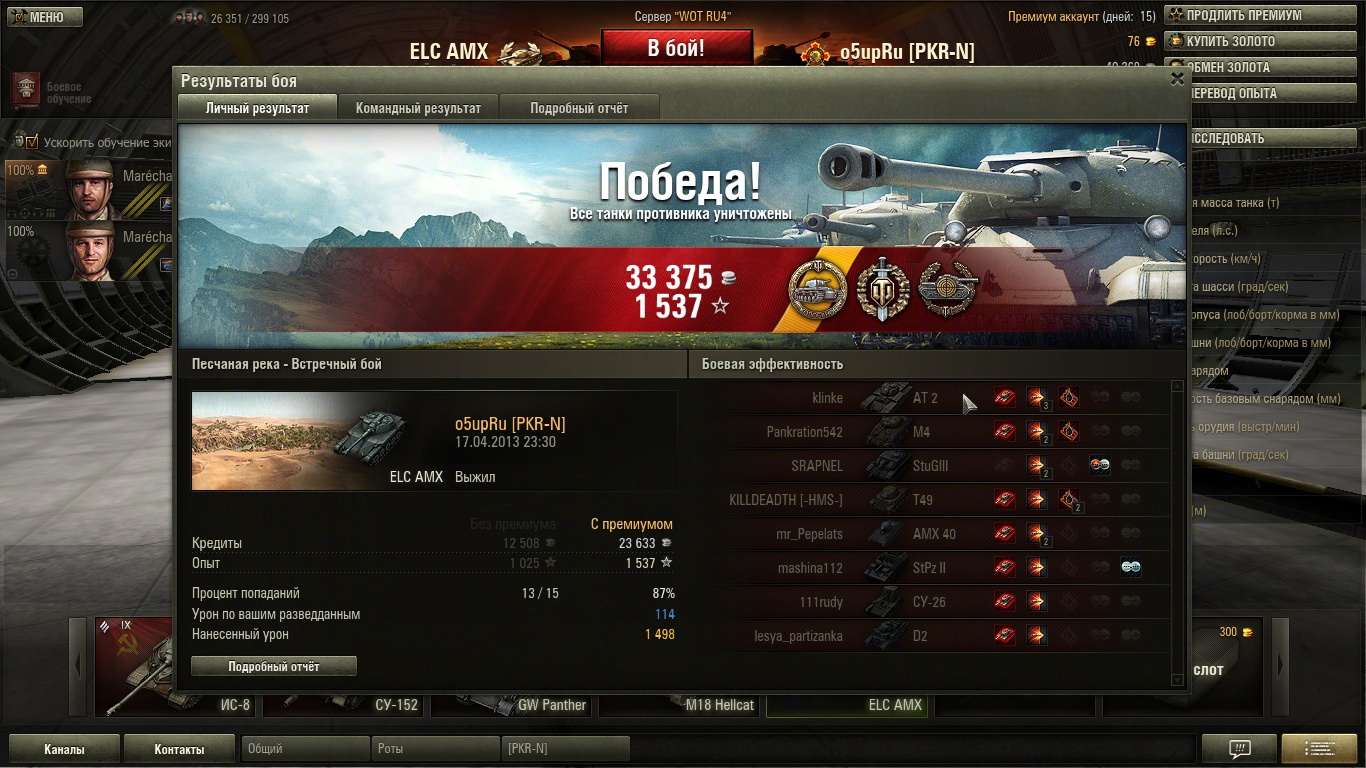Start a battle with В бой!
Image resolution: width=1366 pixels, height=768 pixels.
point(676,48)
